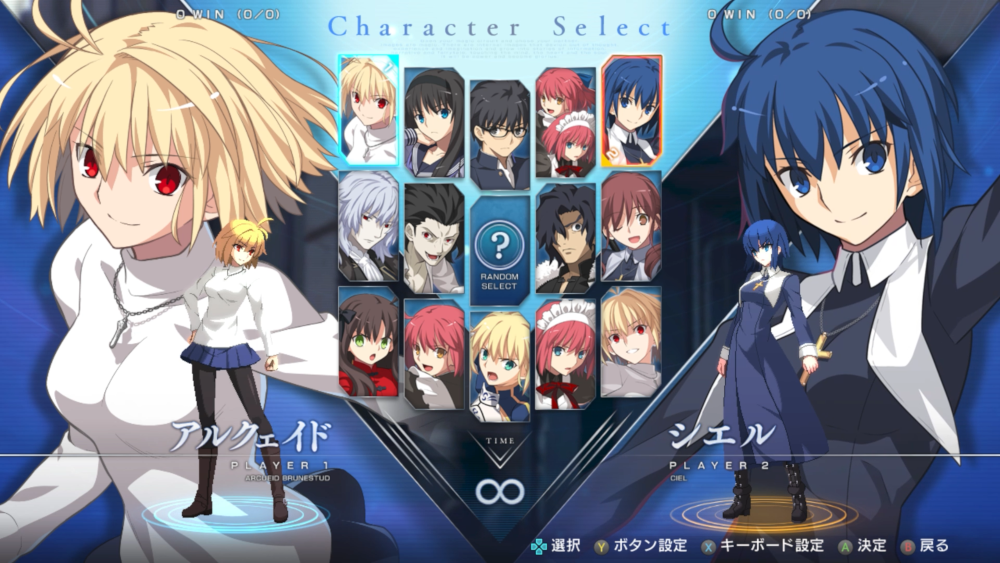Pick Roa, the pale man with slicked black hair

[434, 238]
